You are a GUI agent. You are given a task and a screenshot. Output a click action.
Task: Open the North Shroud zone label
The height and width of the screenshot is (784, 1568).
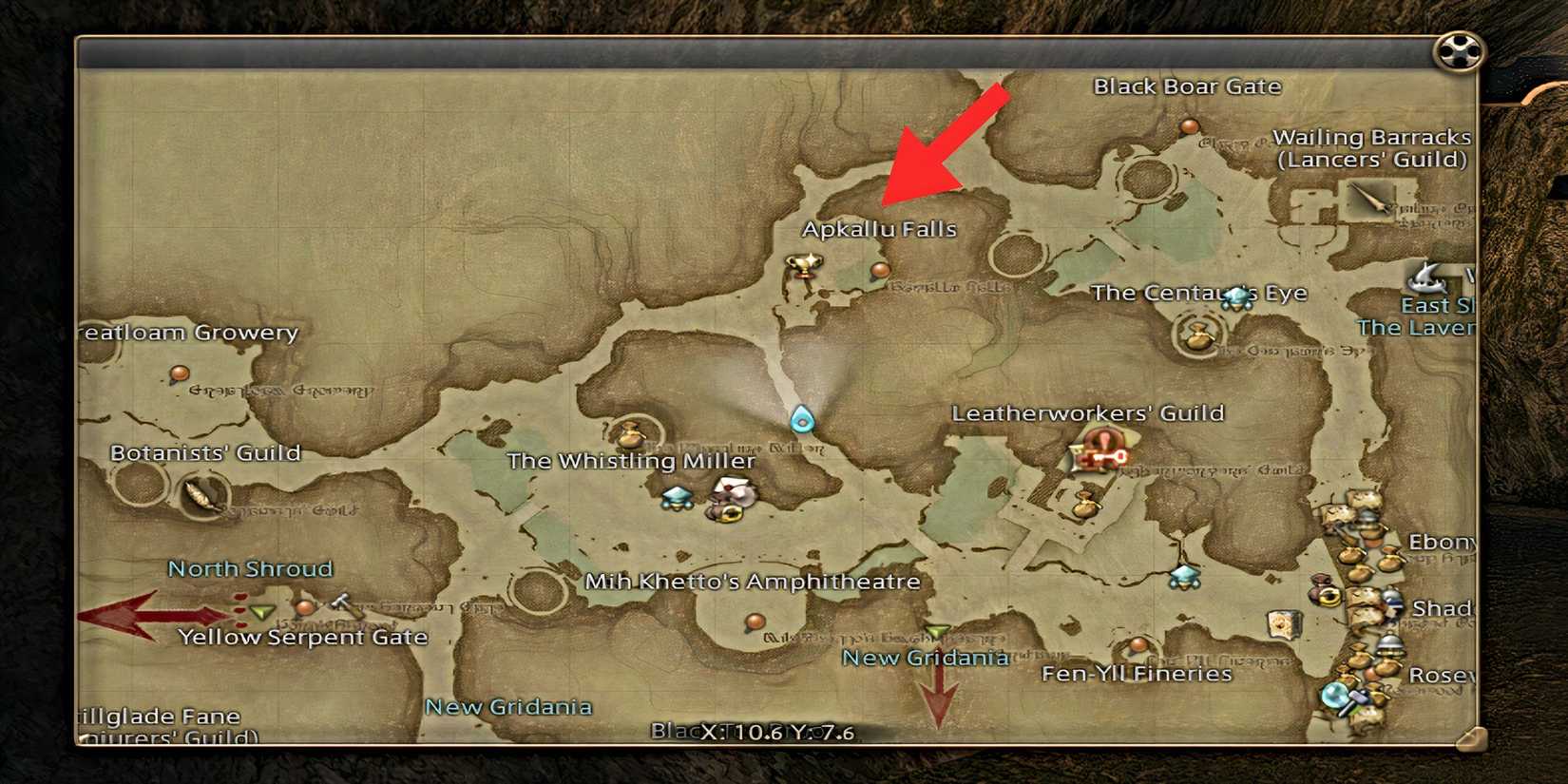tap(250, 568)
